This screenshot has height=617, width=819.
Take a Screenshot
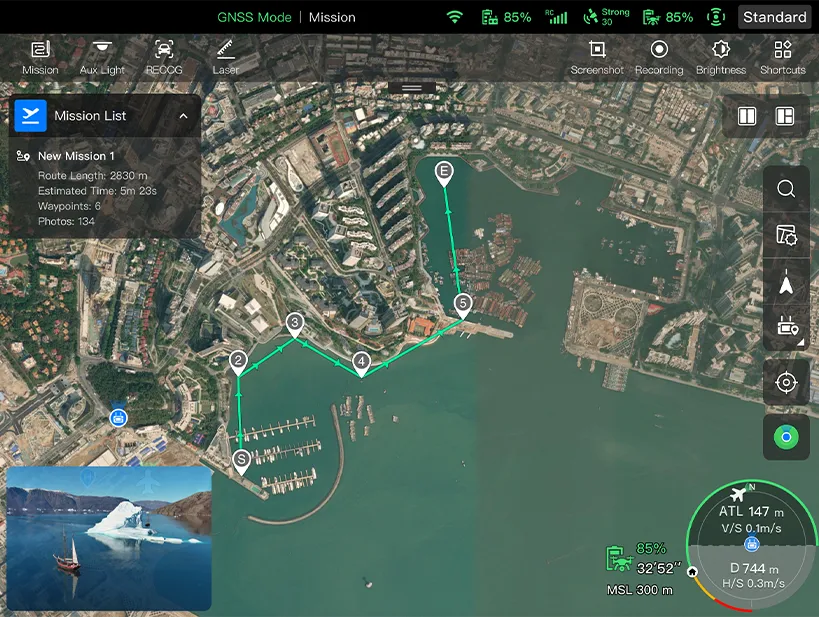(597, 57)
